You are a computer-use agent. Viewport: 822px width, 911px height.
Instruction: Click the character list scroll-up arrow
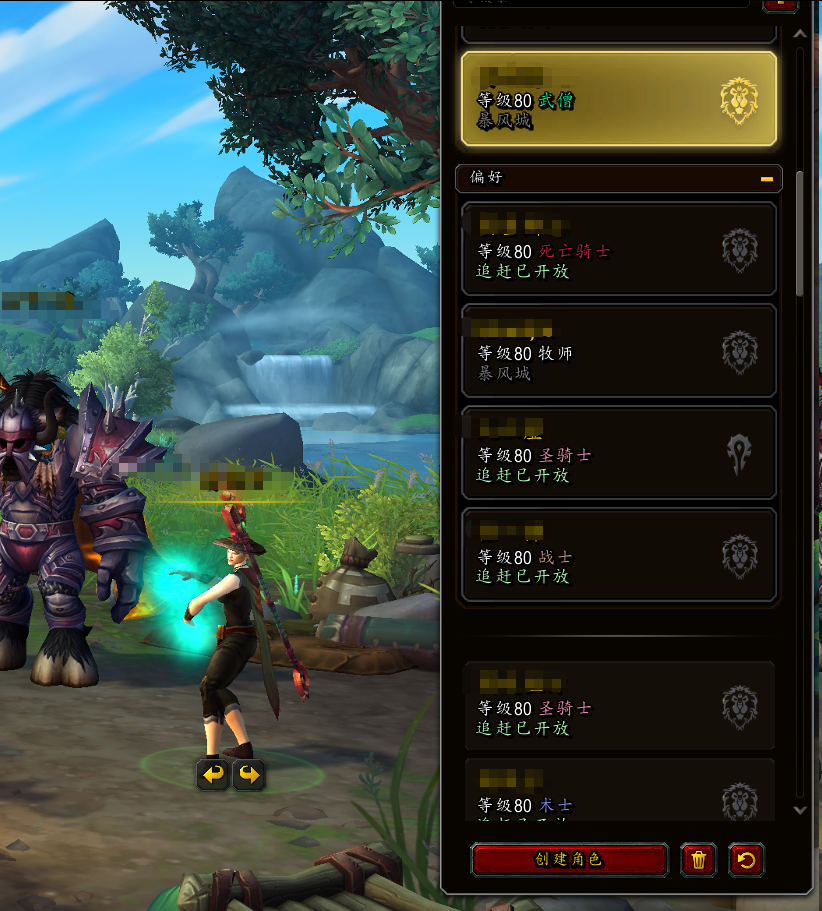tap(799, 33)
